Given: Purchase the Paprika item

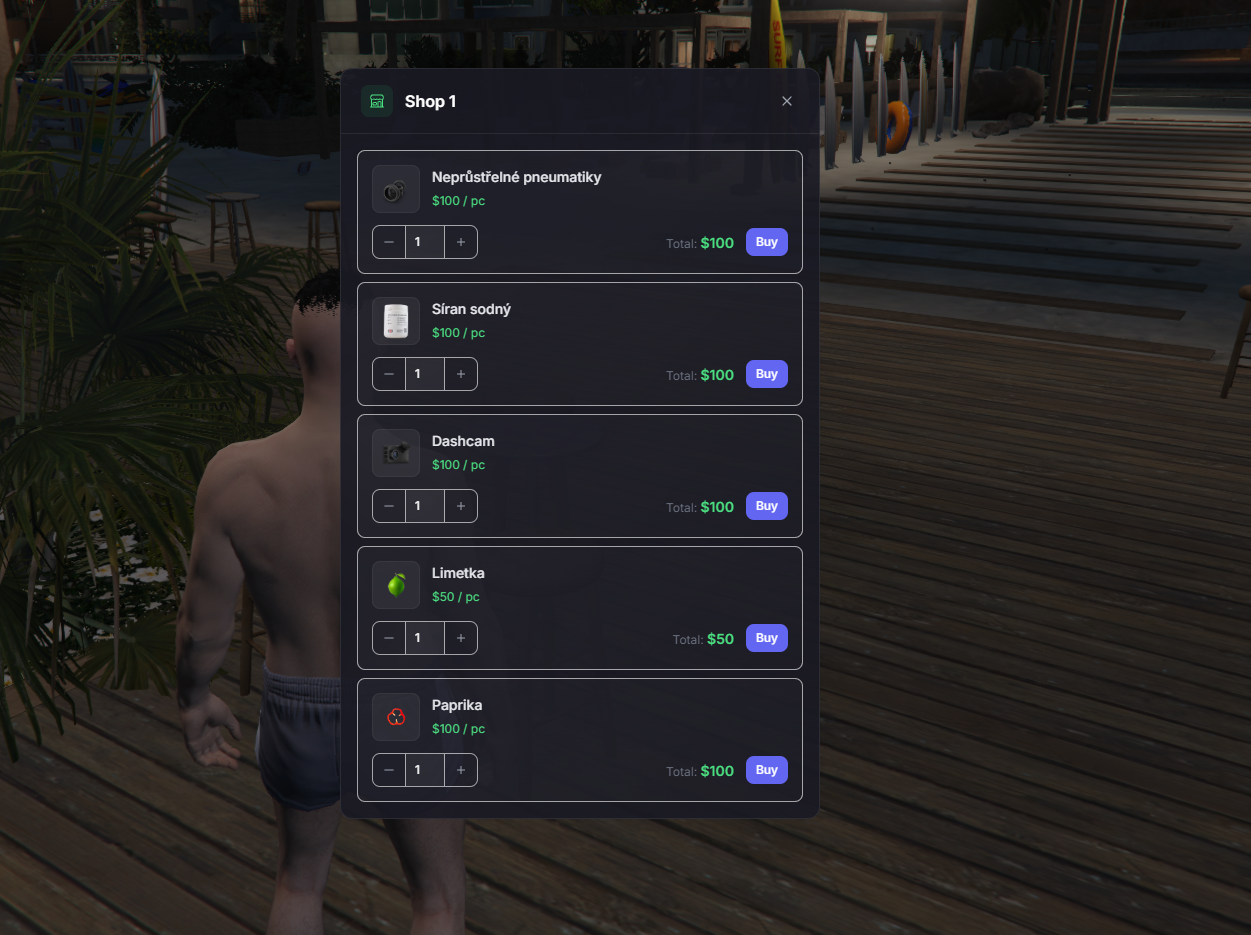Looking at the screenshot, I should point(766,770).
